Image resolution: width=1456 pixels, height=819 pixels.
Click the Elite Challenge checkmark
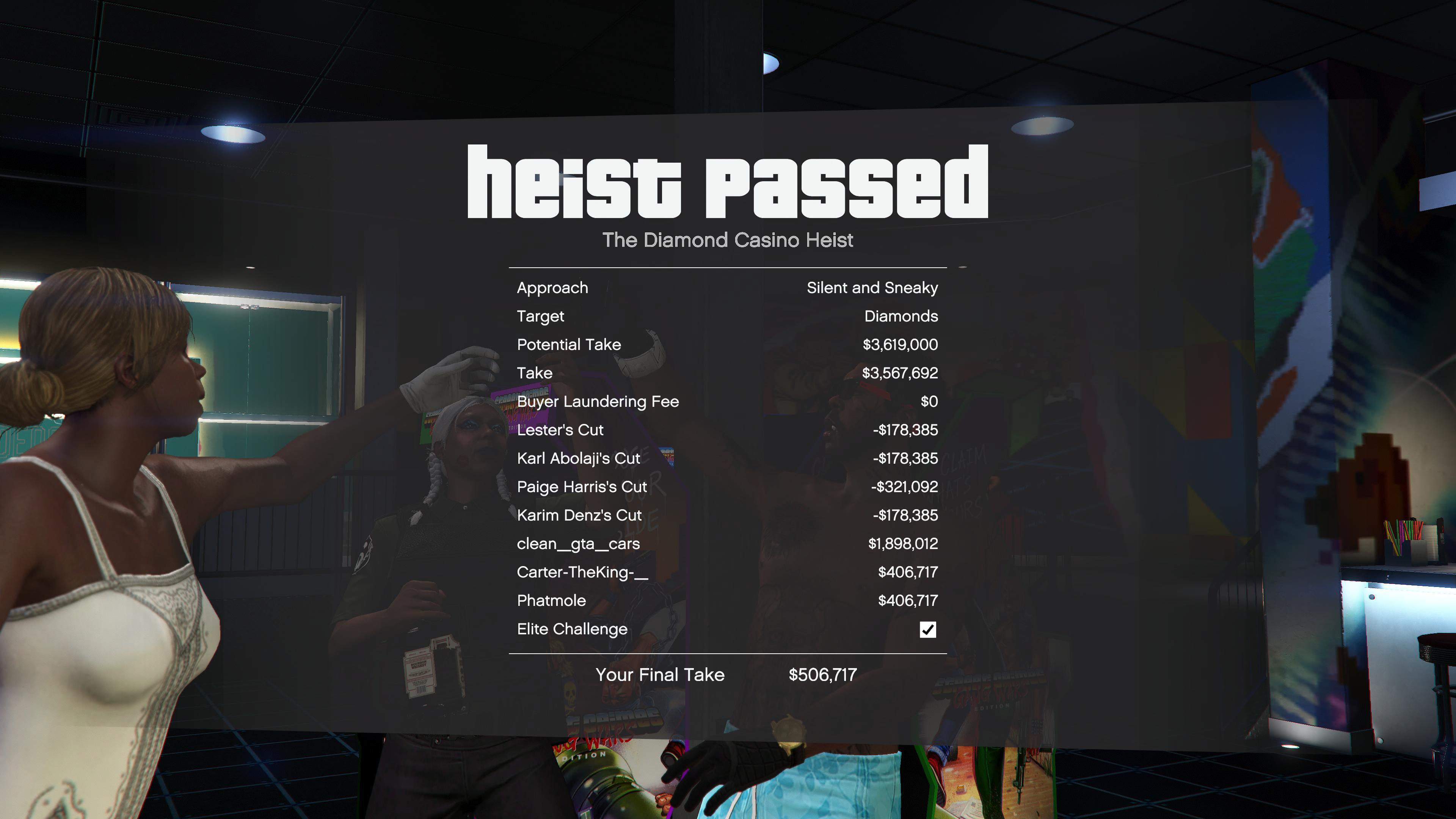(929, 629)
